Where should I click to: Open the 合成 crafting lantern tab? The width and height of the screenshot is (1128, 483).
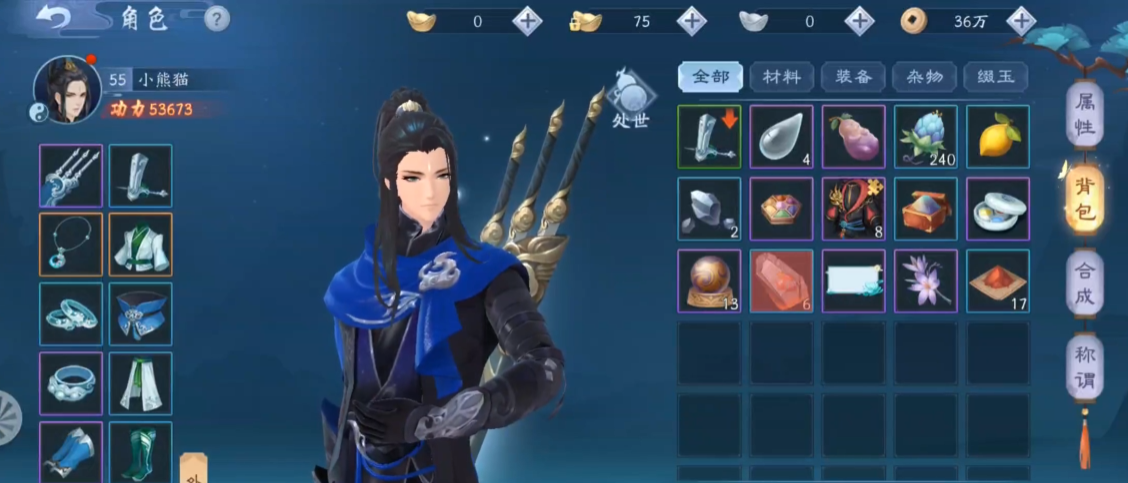1085,284
